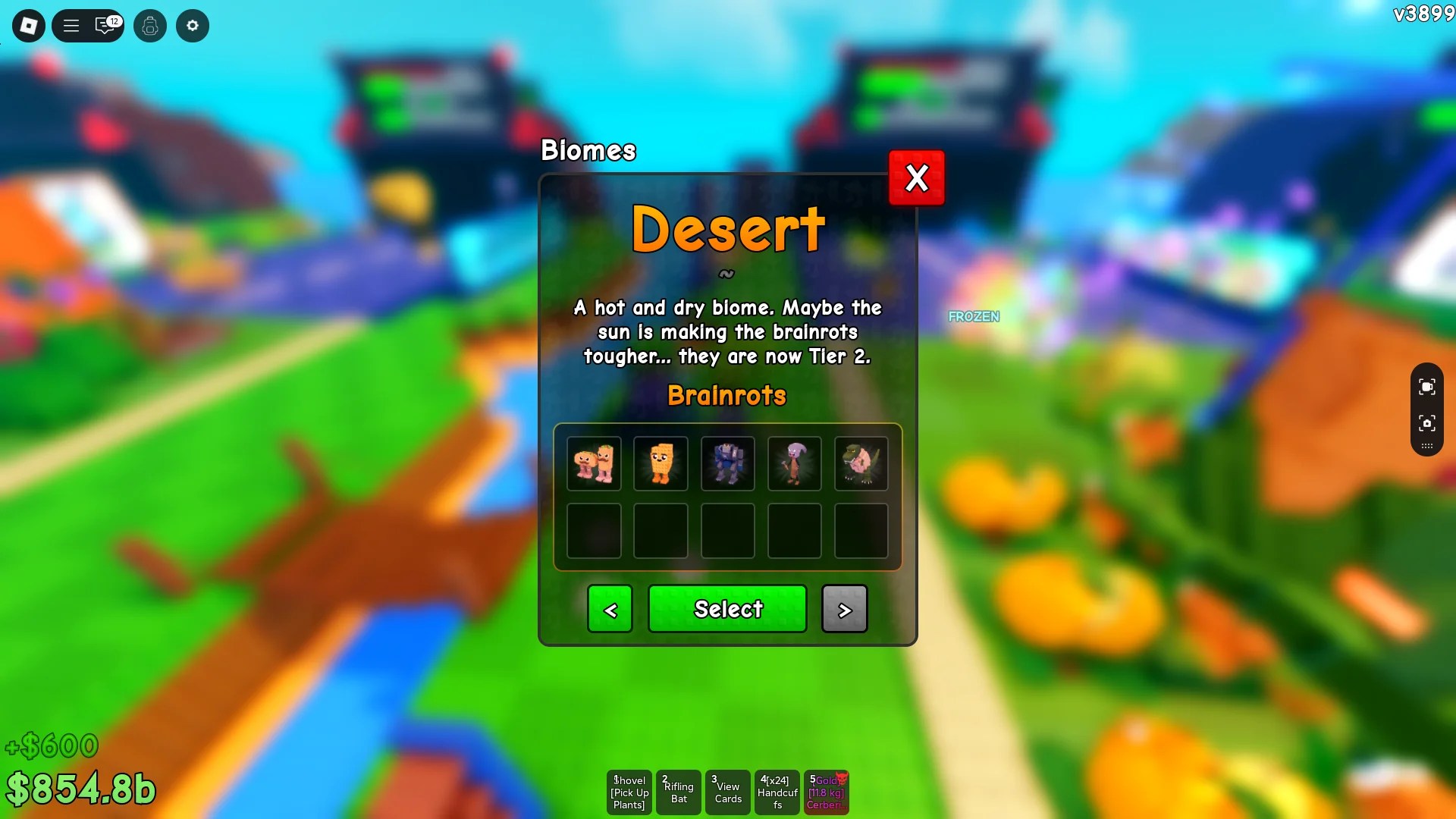The image size is (1456, 819).
Task: Switch to View Cards in slot 3
Action: (x=727, y=792)
